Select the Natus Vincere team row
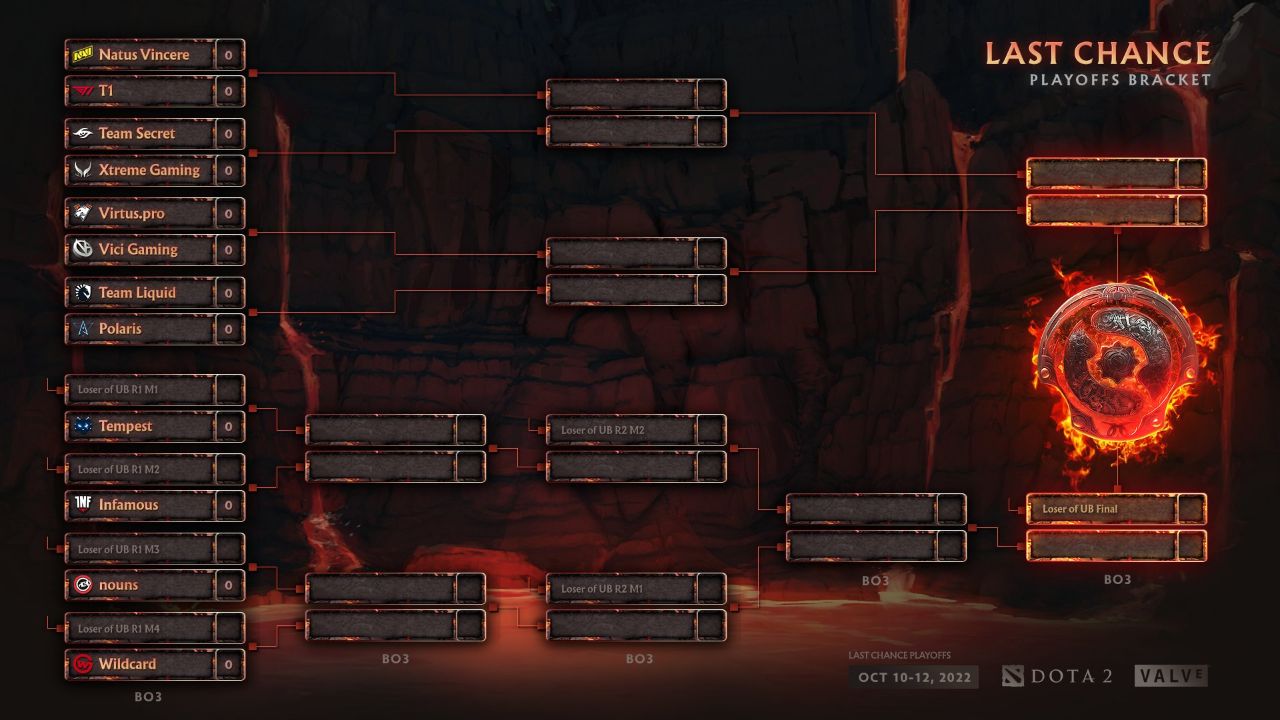The width and height of the screenshot is (1280, 720). [x=142, y=55]
